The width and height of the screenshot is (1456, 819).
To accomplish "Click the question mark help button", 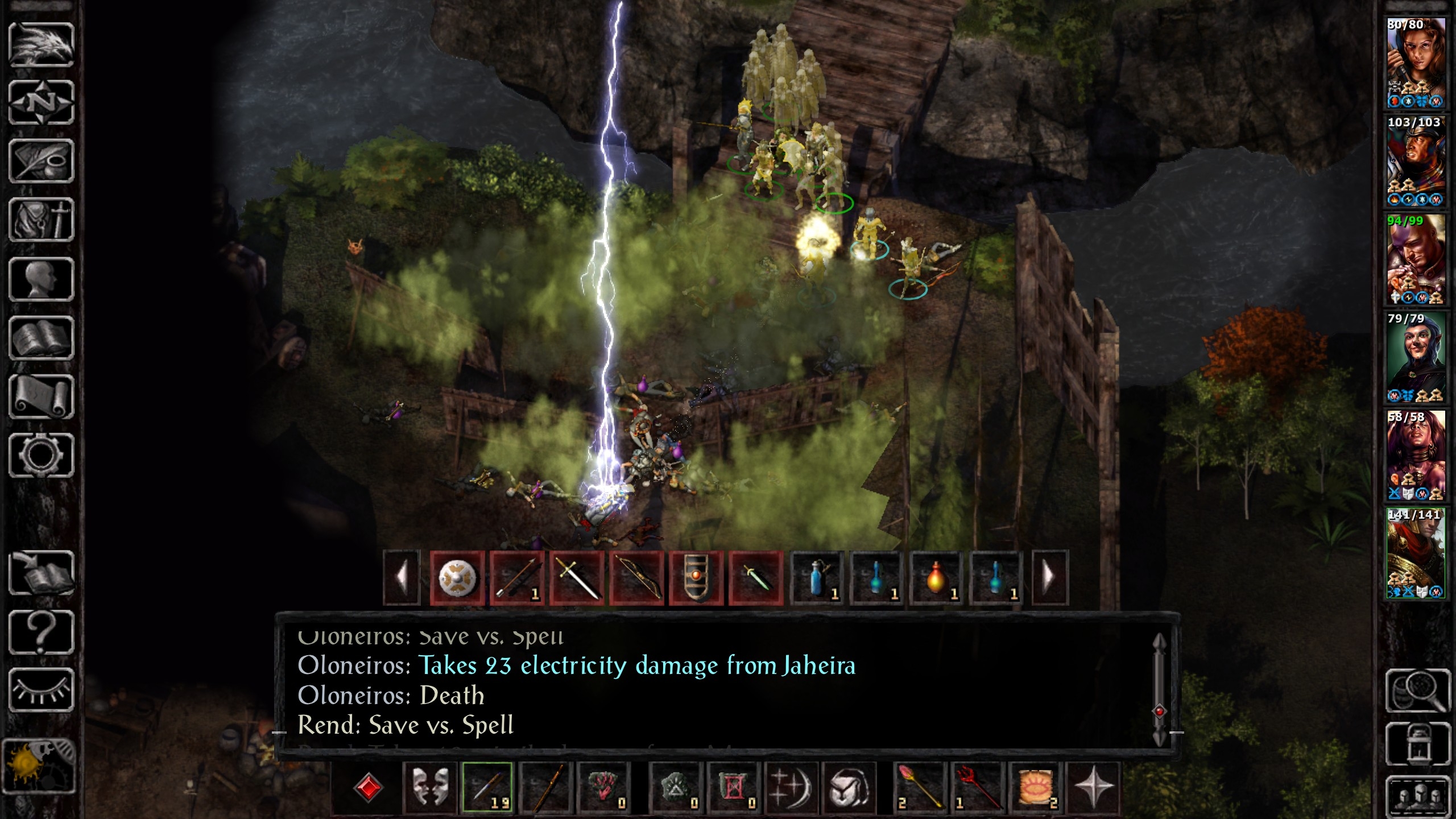I will click(41, 631).
